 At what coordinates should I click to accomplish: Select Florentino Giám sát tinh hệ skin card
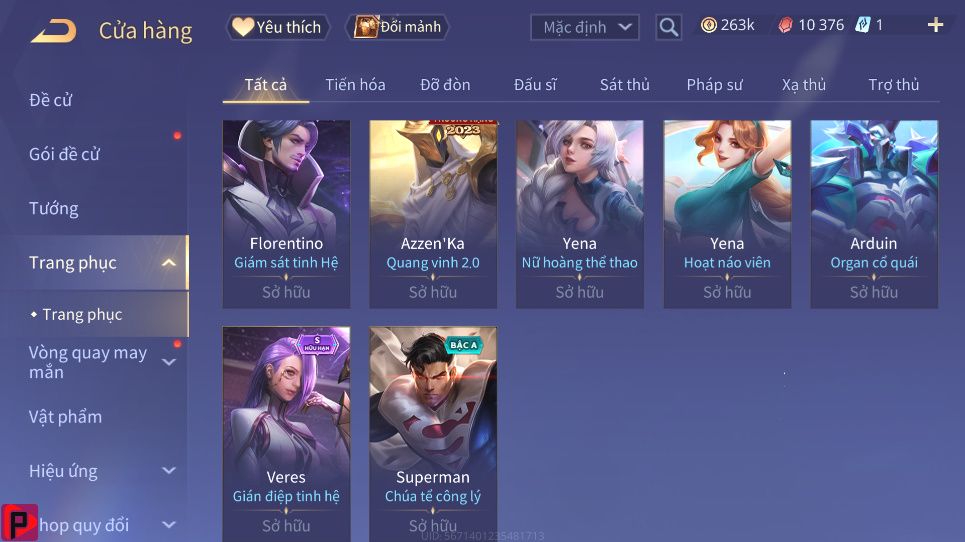(x=286, y=213)
